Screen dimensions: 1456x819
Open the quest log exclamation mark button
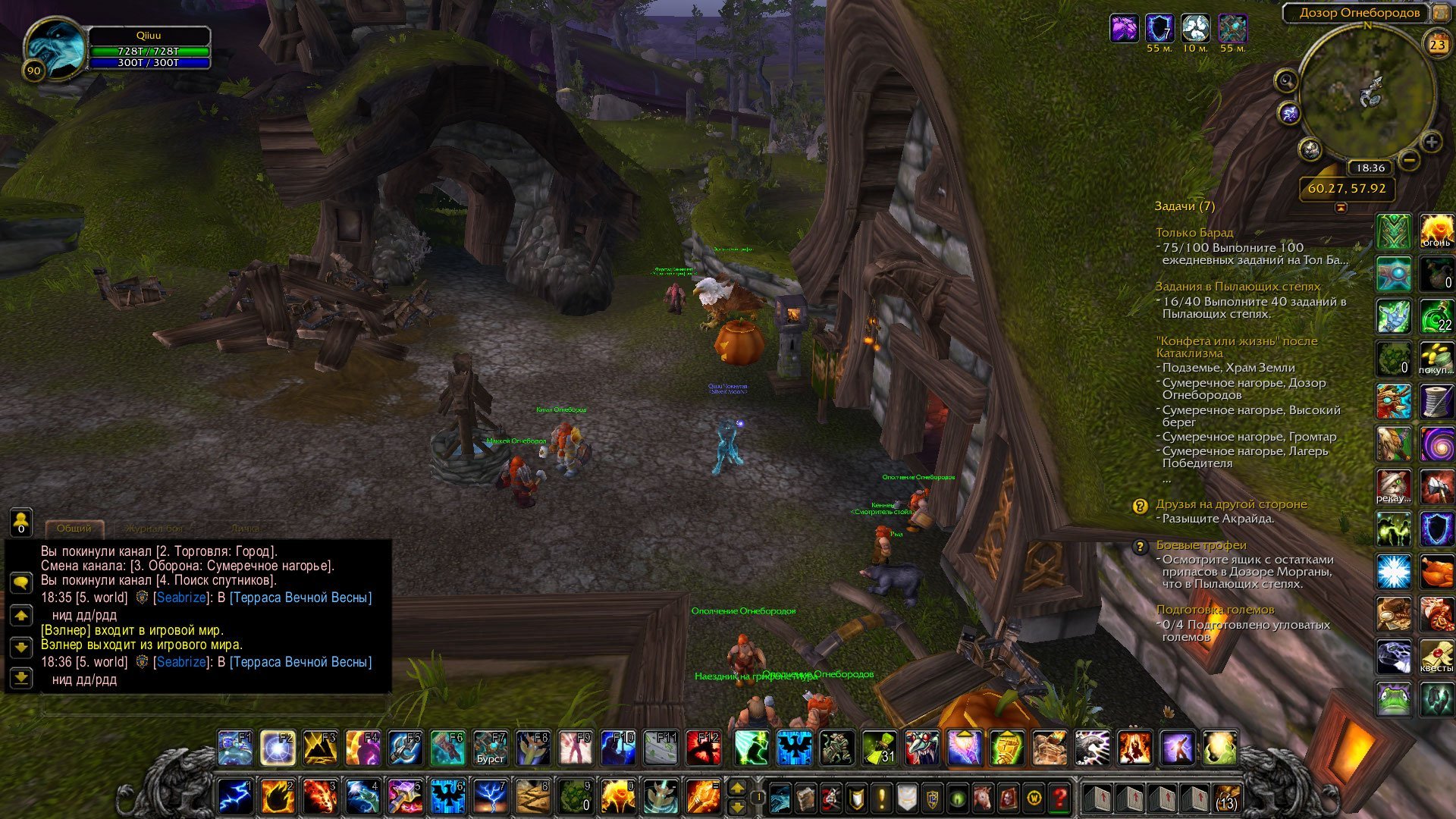[x=881, y=798]
